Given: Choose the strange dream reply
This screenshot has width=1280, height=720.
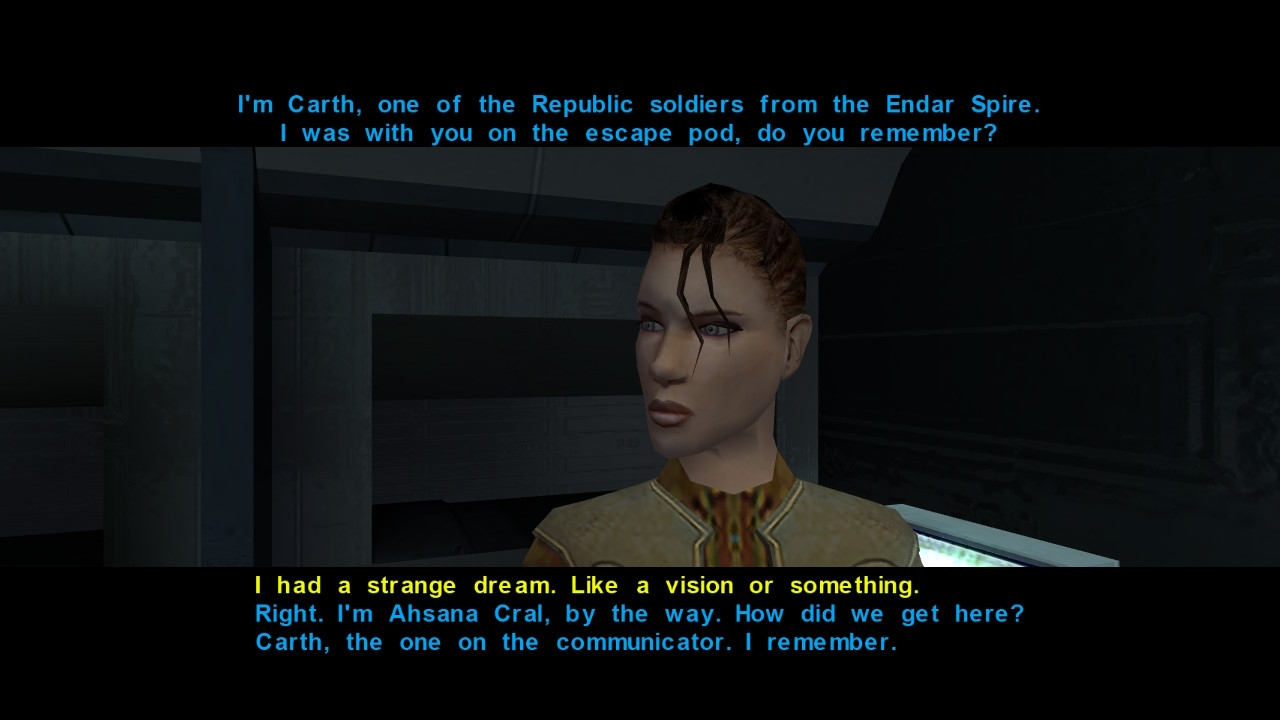Looking at the screenshot, I should tap(586, 585).
